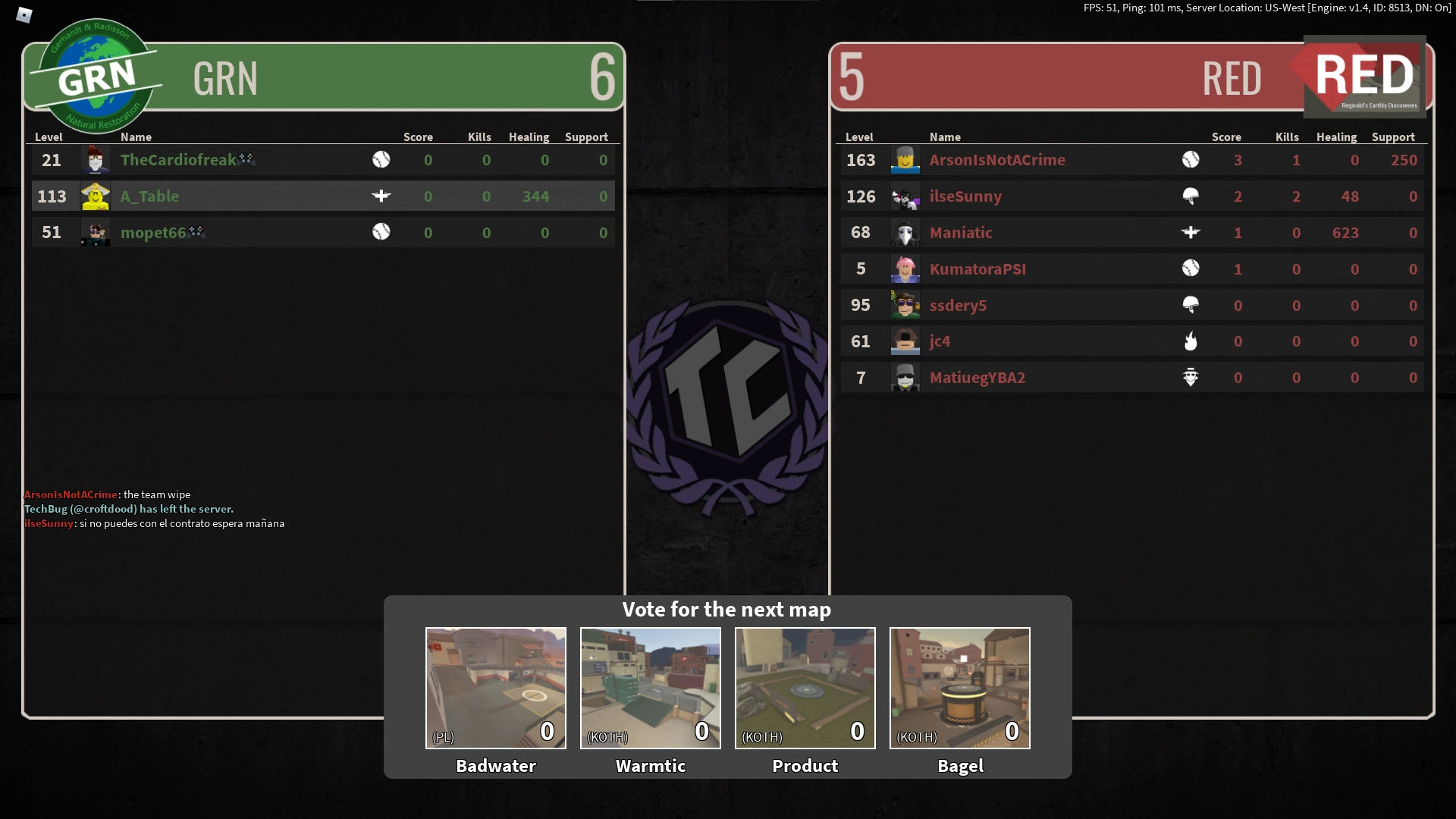Click the Healing column header on GRN scoreboard
The width and height of the screenshot is (1456, 819).
529,137
